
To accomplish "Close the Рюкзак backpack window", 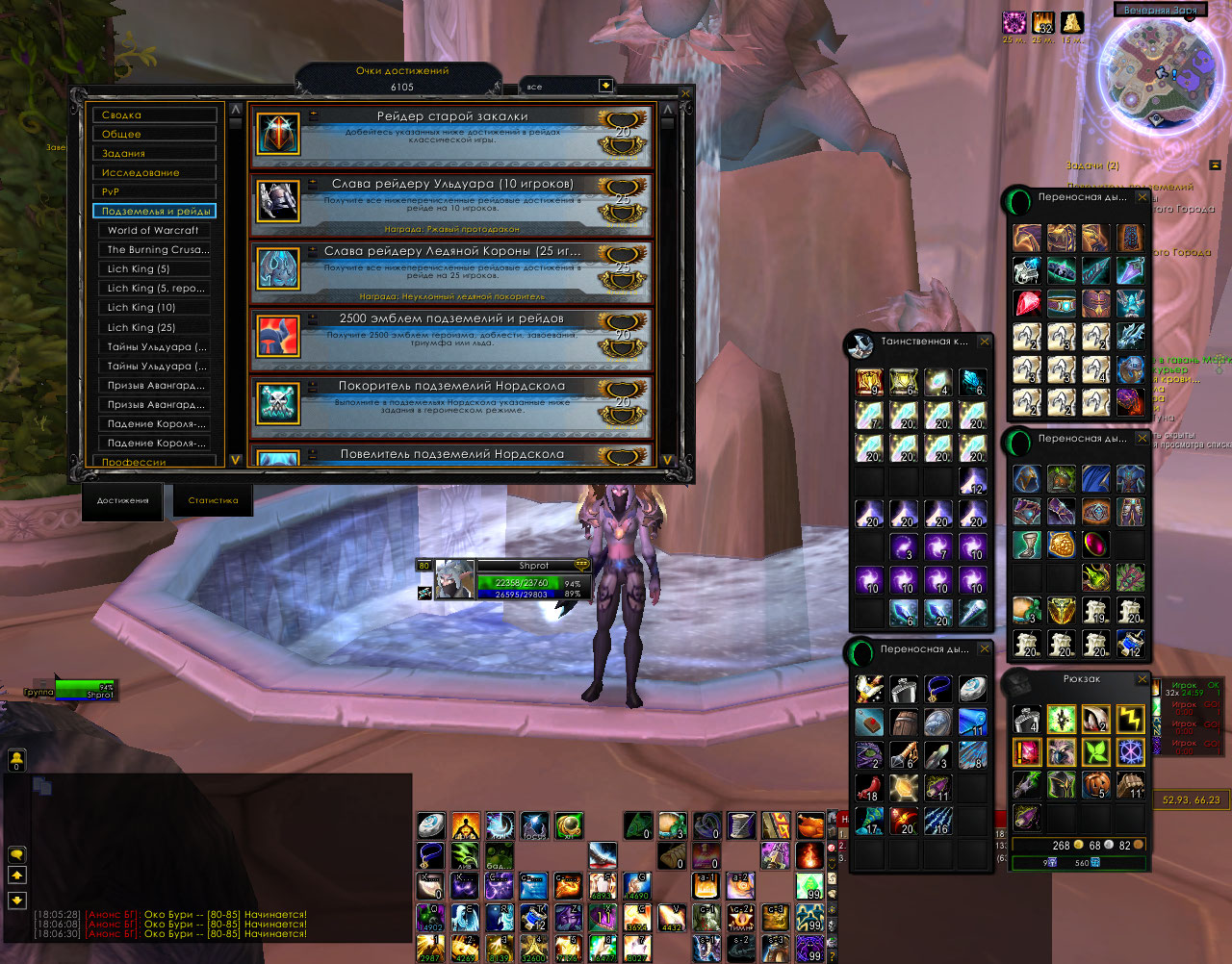I will coord(1142,679).
